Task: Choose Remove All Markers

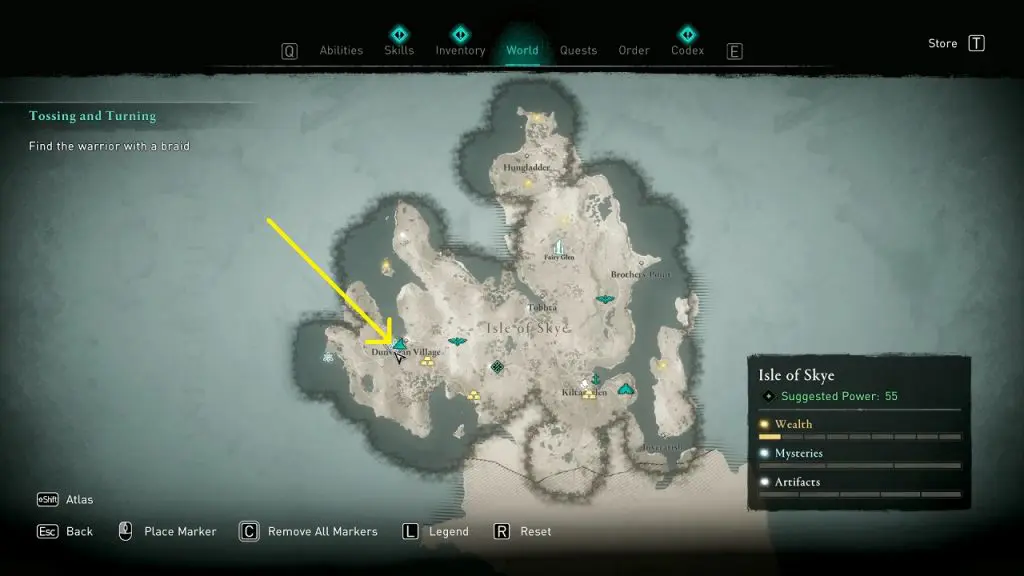Action: (x=322, y=532)
